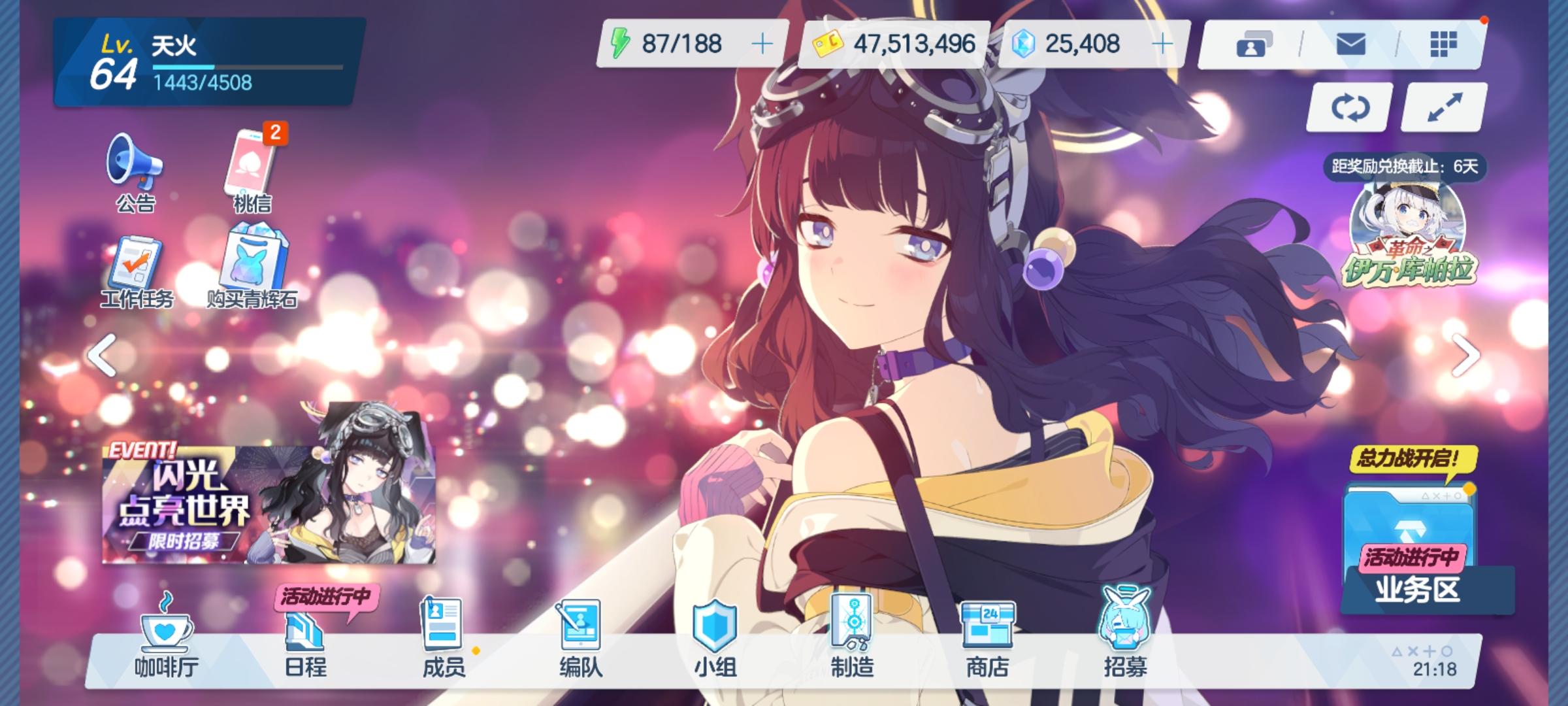
Task: Toggle fullscreen with expand arrow icon
Action: point(1443,108)
